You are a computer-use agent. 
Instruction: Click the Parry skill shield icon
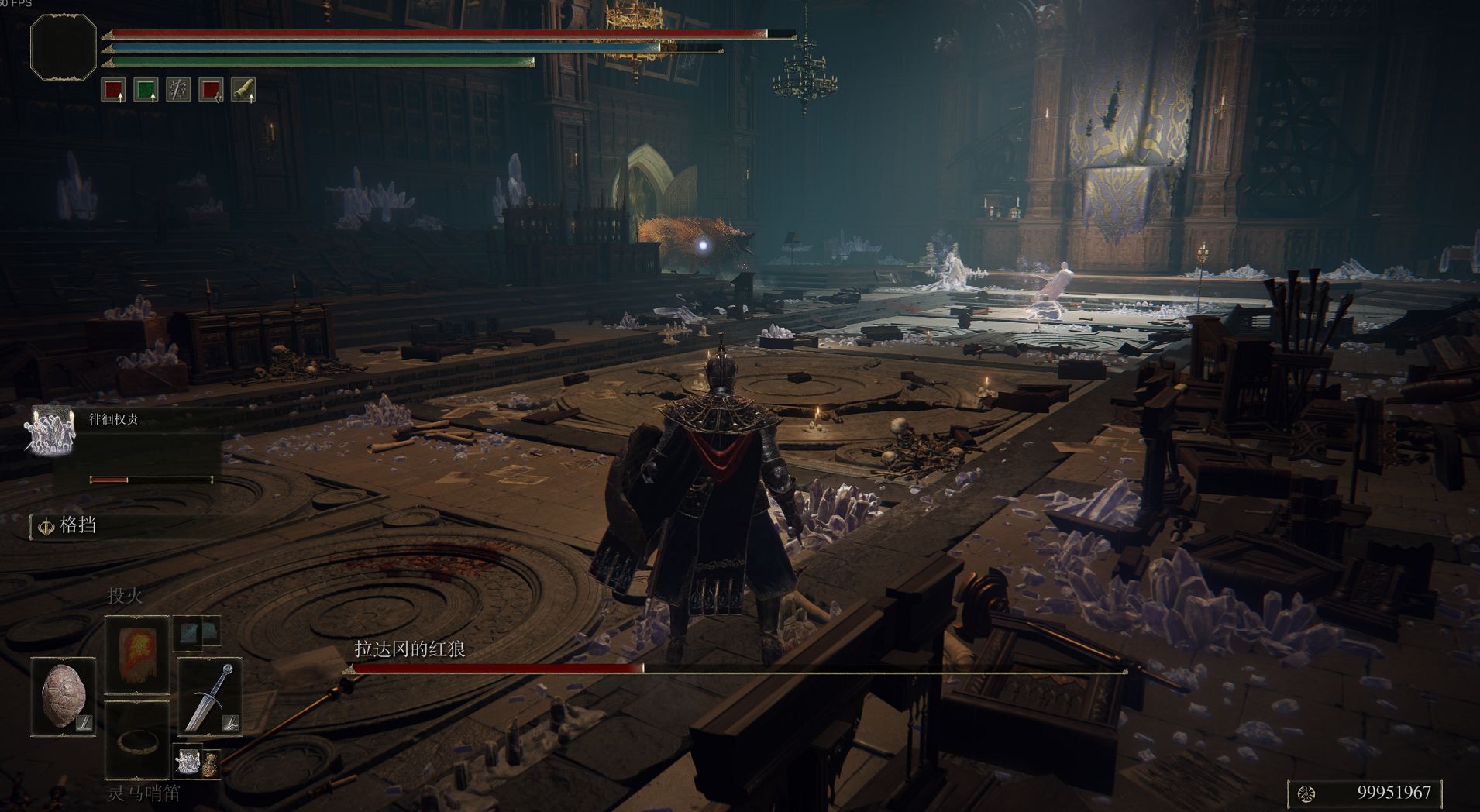point(46,527)
